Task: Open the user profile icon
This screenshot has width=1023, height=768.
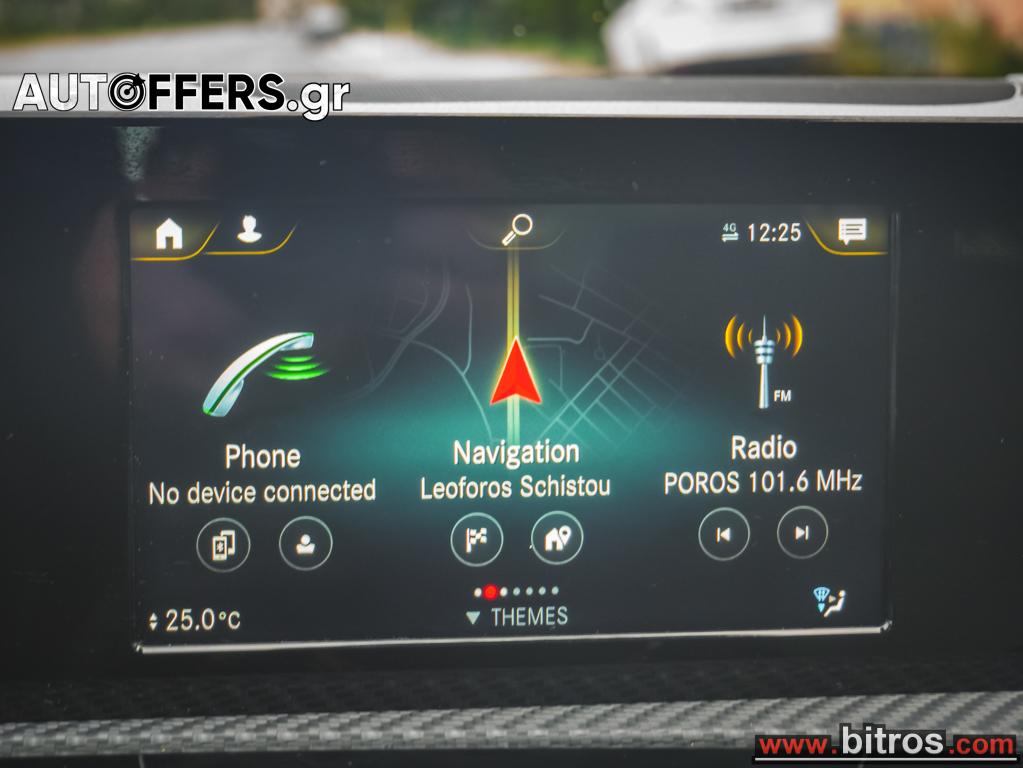Action: click(x=249, y=231)
